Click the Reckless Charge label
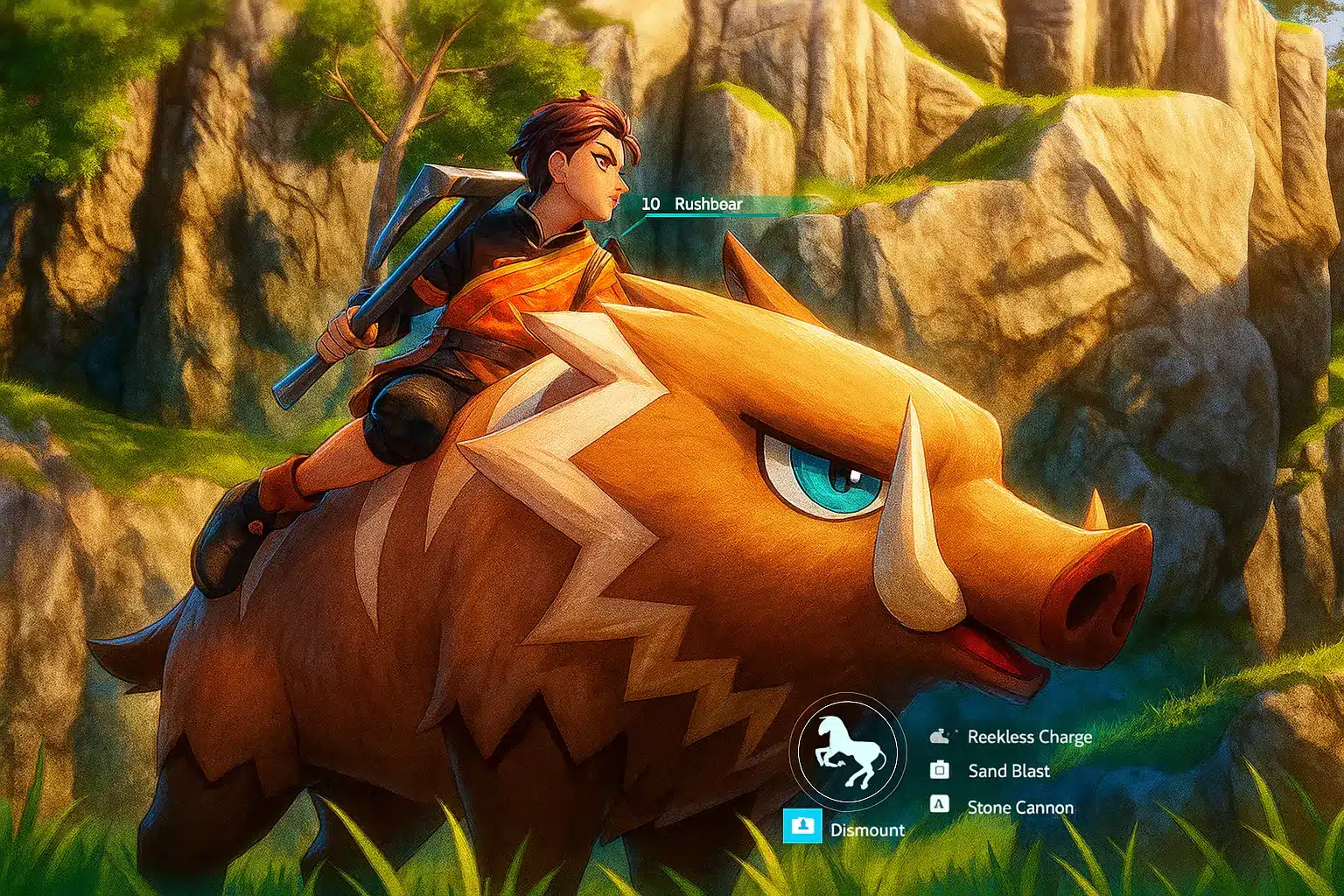This screenshot has width=1344, height=896. tap(1031, 736)
